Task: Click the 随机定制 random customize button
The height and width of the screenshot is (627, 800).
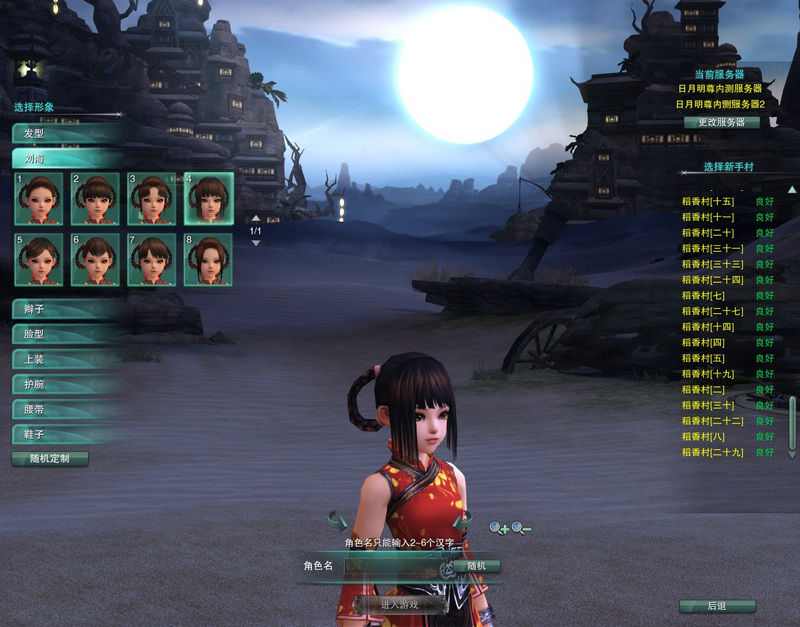Action: tap(50, 459)
